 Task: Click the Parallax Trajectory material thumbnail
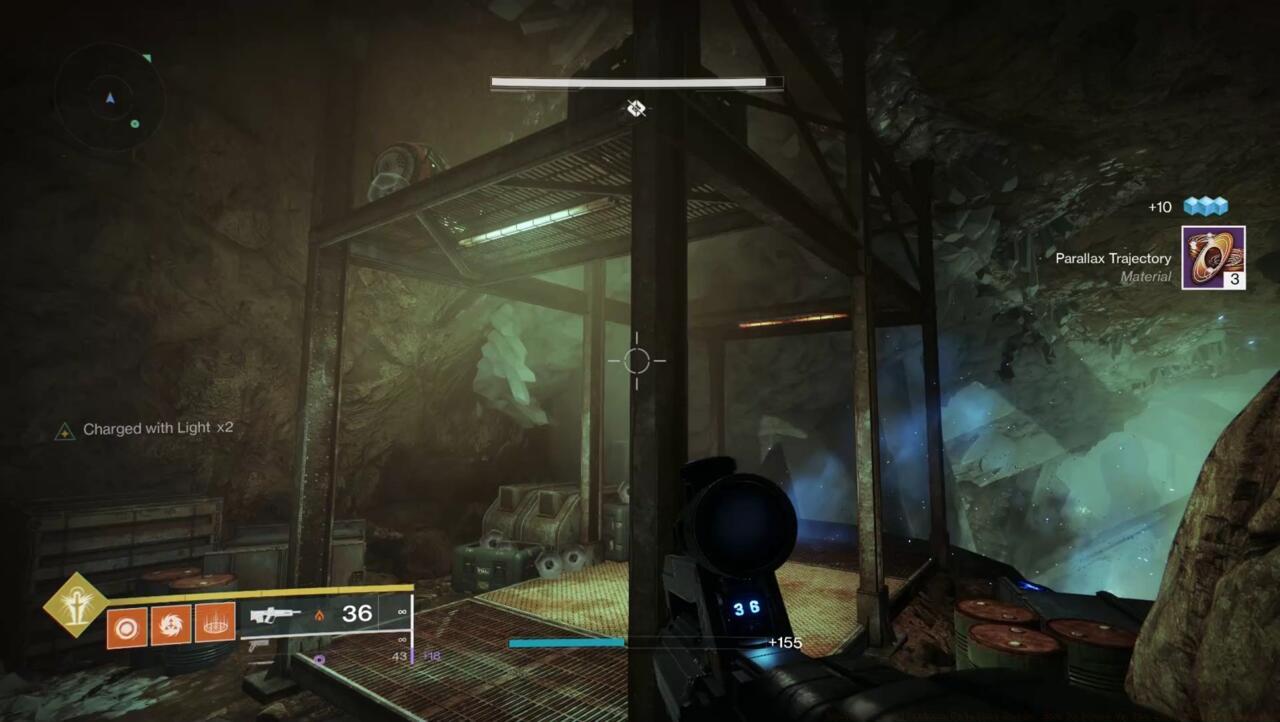tap(1213, 258)
